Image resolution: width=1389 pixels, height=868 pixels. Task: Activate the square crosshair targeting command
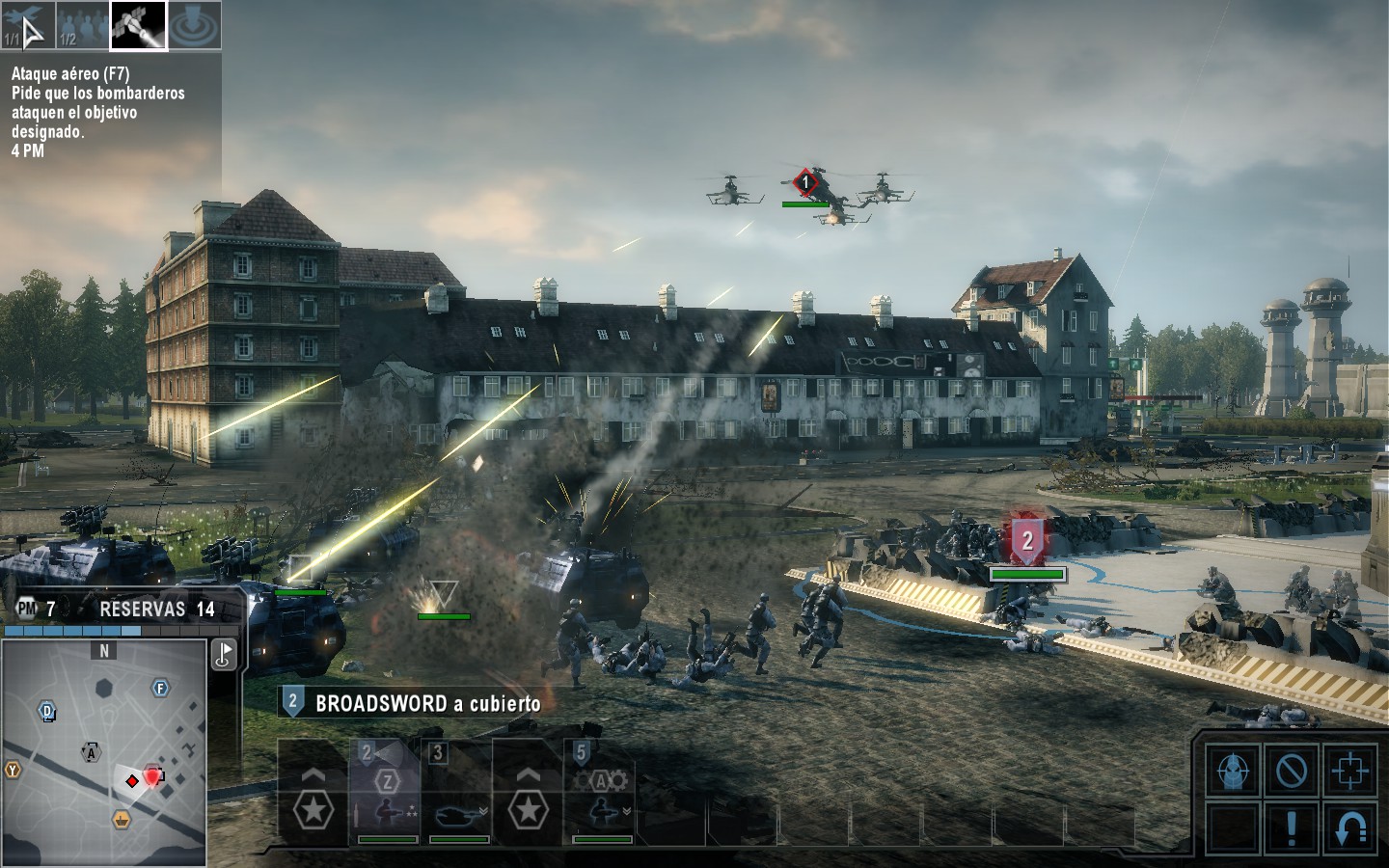point(1349,772)
